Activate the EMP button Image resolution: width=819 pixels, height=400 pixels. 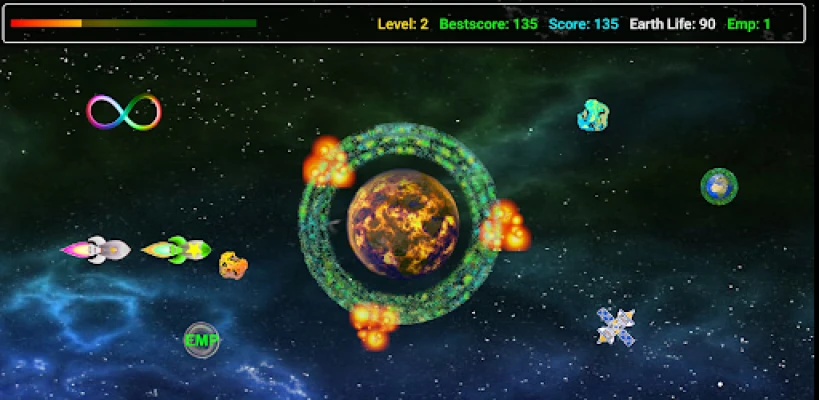201,340
